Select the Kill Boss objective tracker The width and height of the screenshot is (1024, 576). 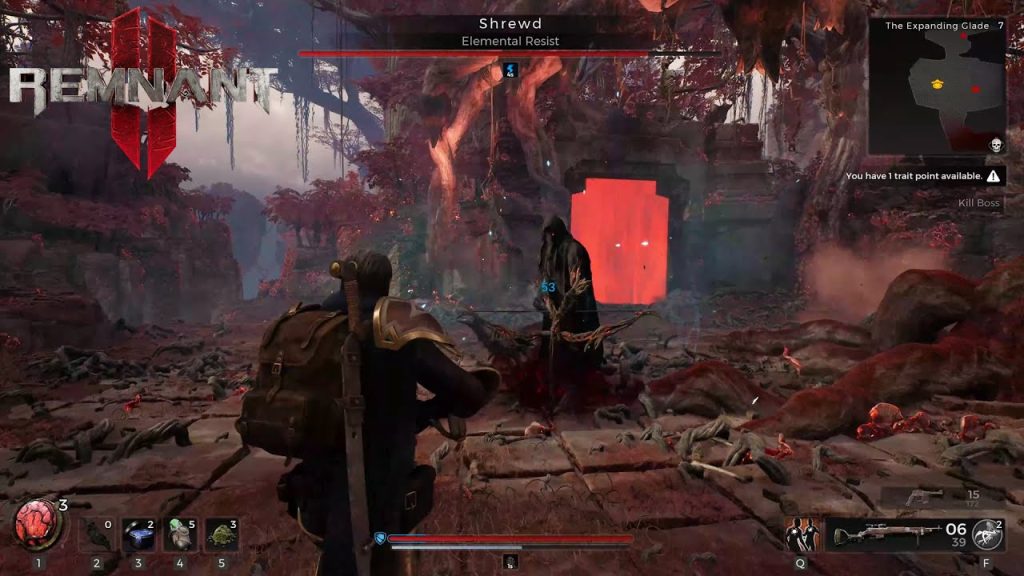[978, 204]
